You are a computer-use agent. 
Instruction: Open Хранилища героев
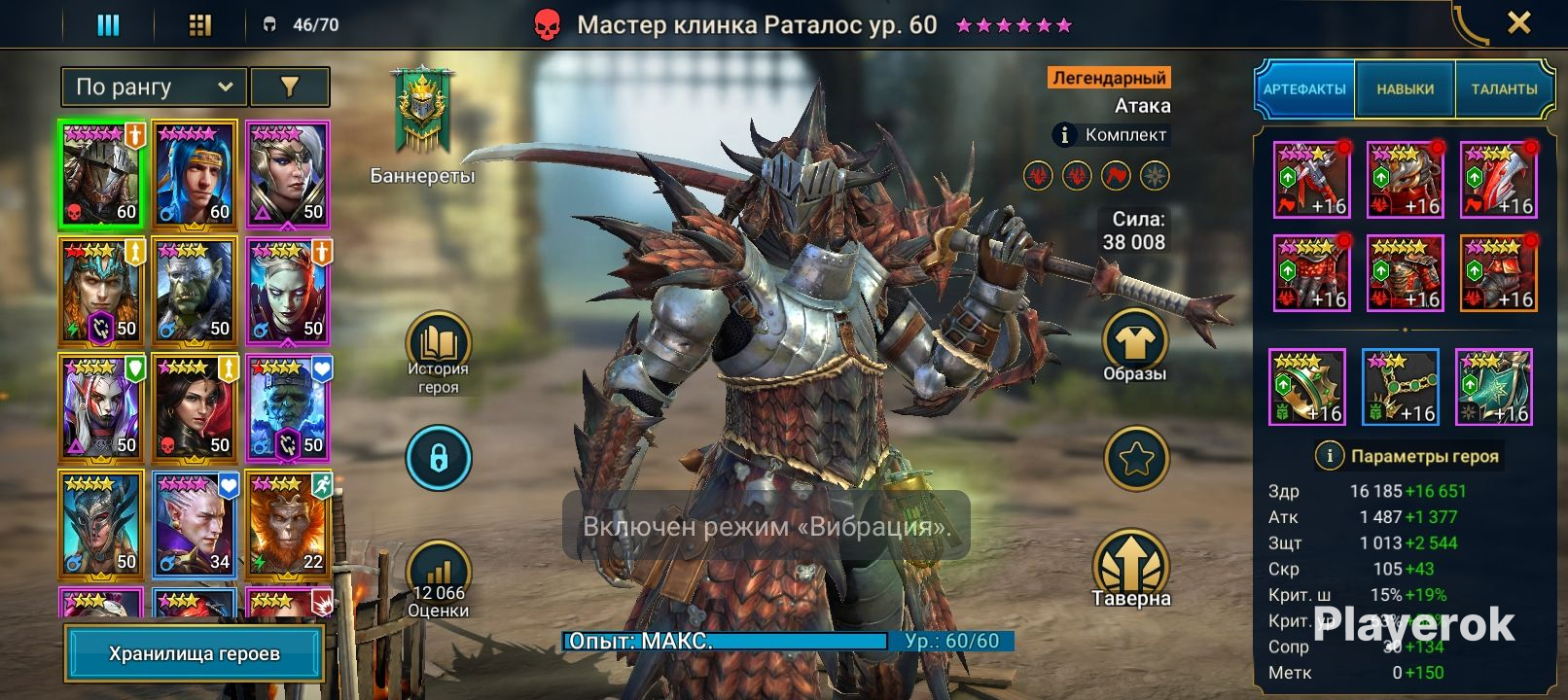pos(195,653)
